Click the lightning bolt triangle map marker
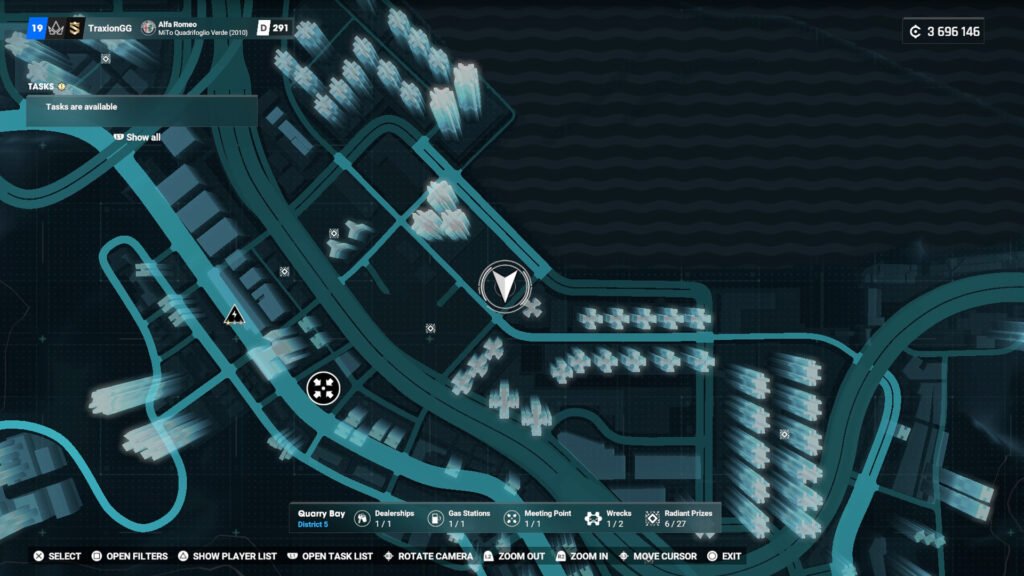This screenshot has height=576, width=1024. click(x=234, y=316)
